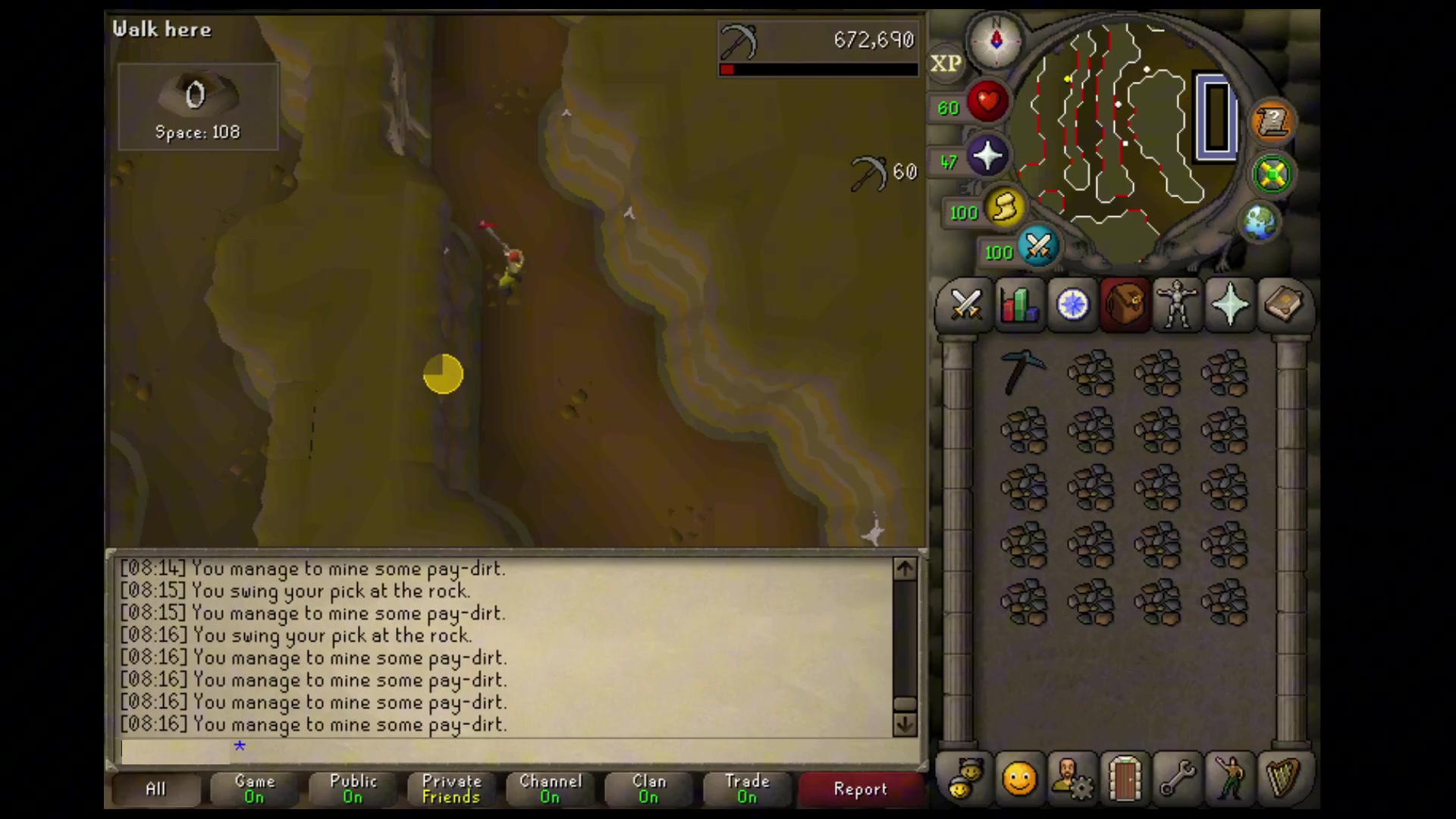This screenshot has height=819, width=1456.
Task: Open the Quest List tab
Action: pos(1072,305)
